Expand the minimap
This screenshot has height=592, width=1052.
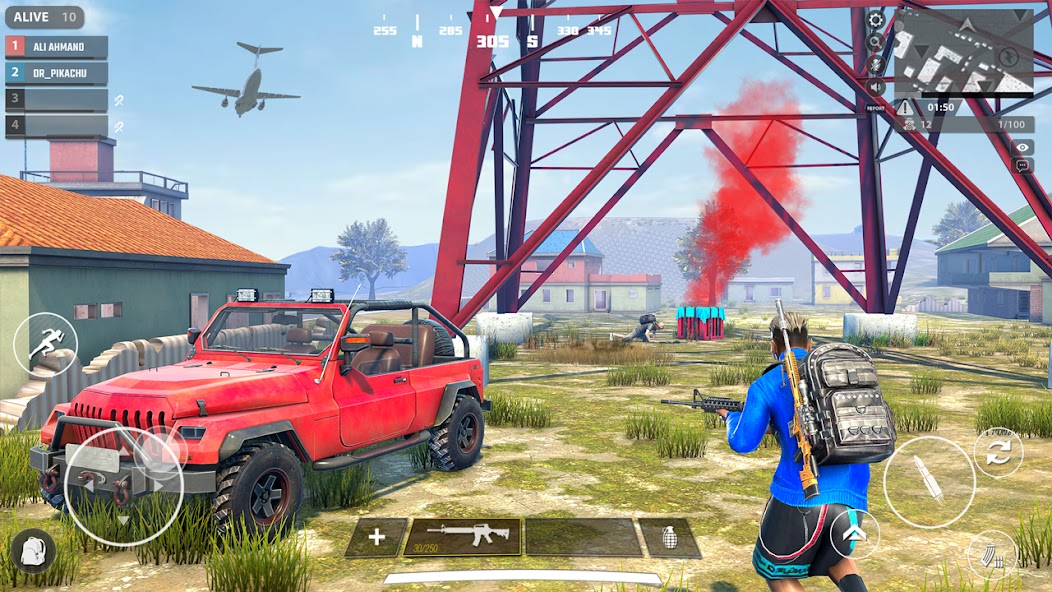click(x=963, y=51)
